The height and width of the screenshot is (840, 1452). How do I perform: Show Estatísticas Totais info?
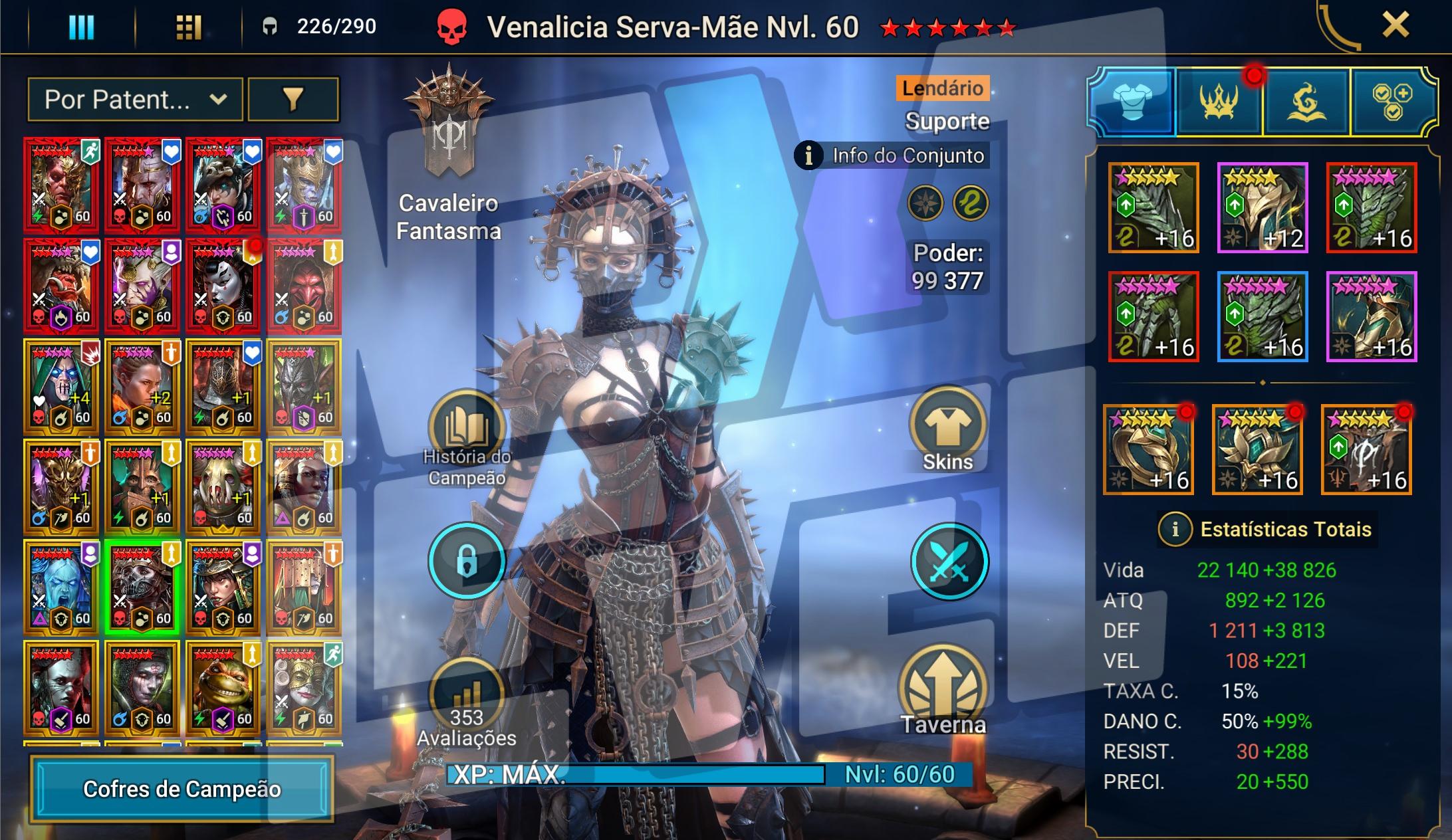1175,529
